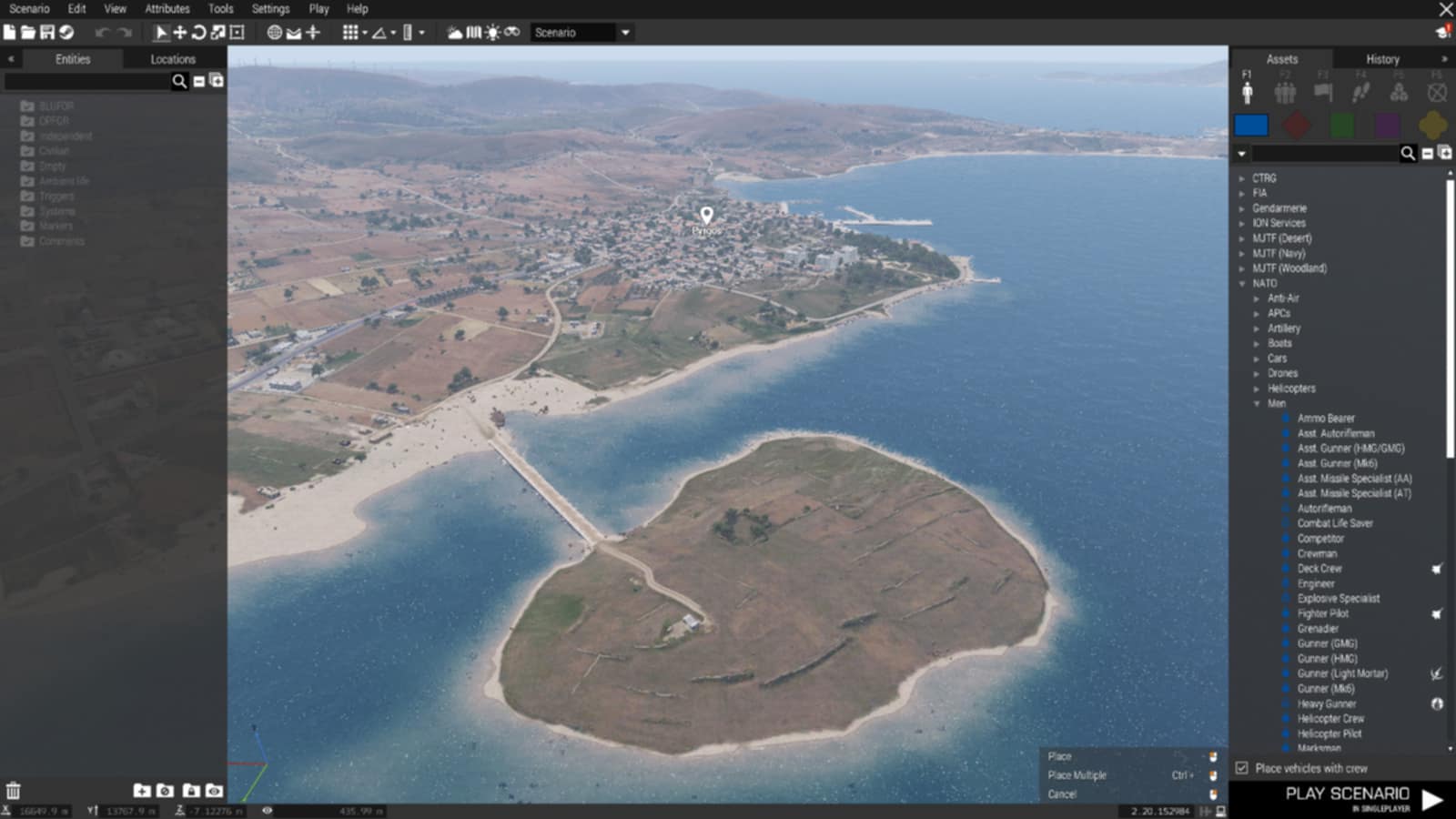Screen dimensions: 1456x819
Task: Select the OPFOR red side swatch
Action: tap(1297, 125)
